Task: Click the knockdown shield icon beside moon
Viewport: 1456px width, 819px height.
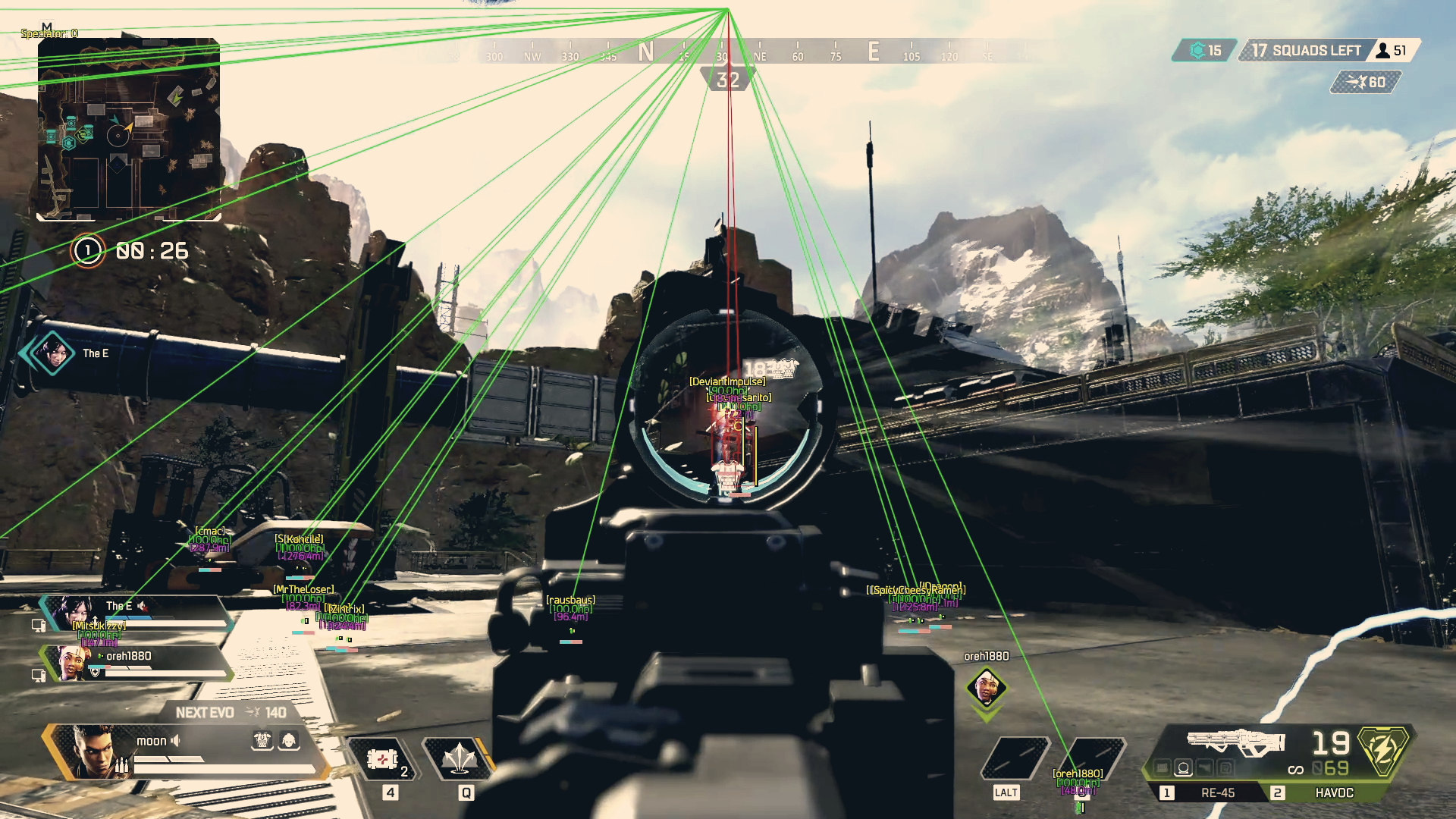Action: pos(262,741)
